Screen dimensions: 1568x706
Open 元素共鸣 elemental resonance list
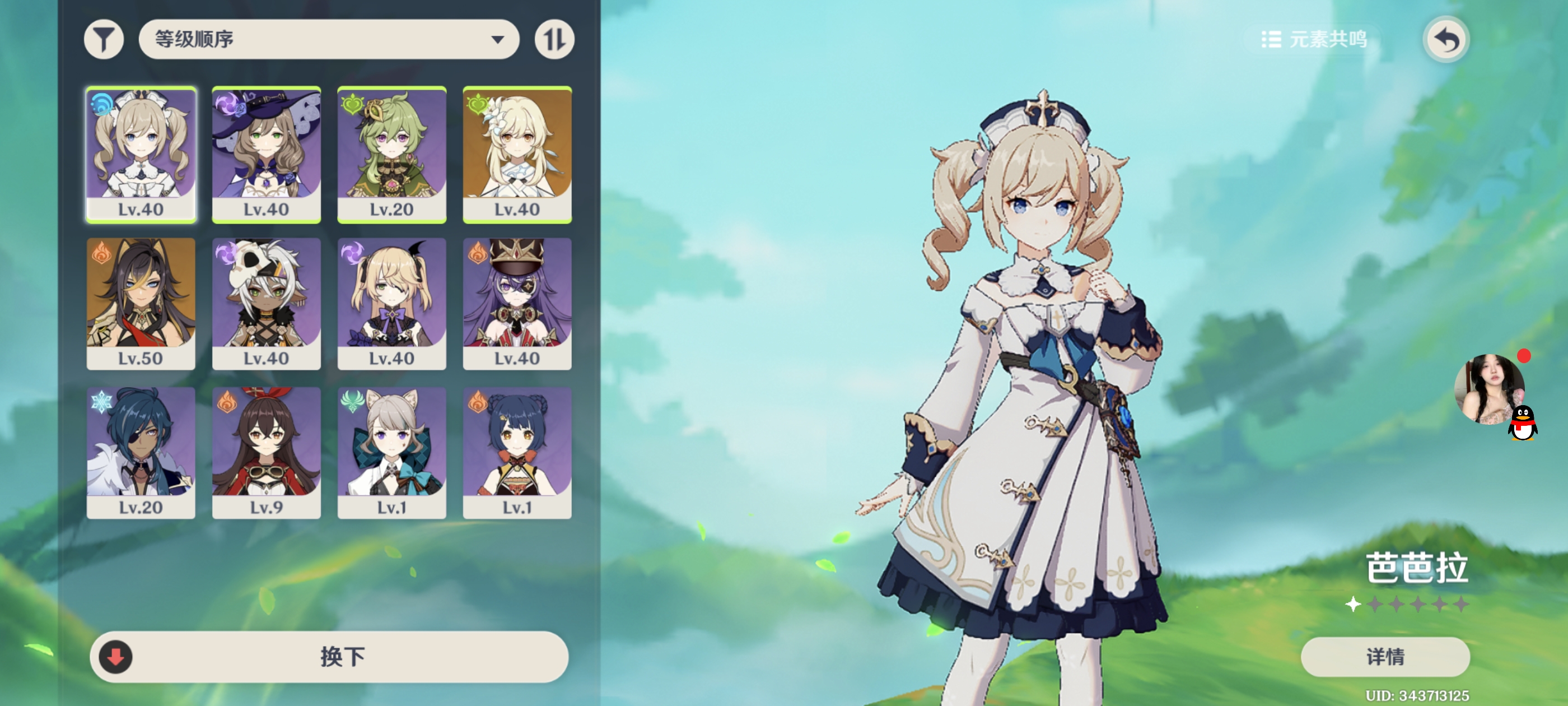point(1314,40)
